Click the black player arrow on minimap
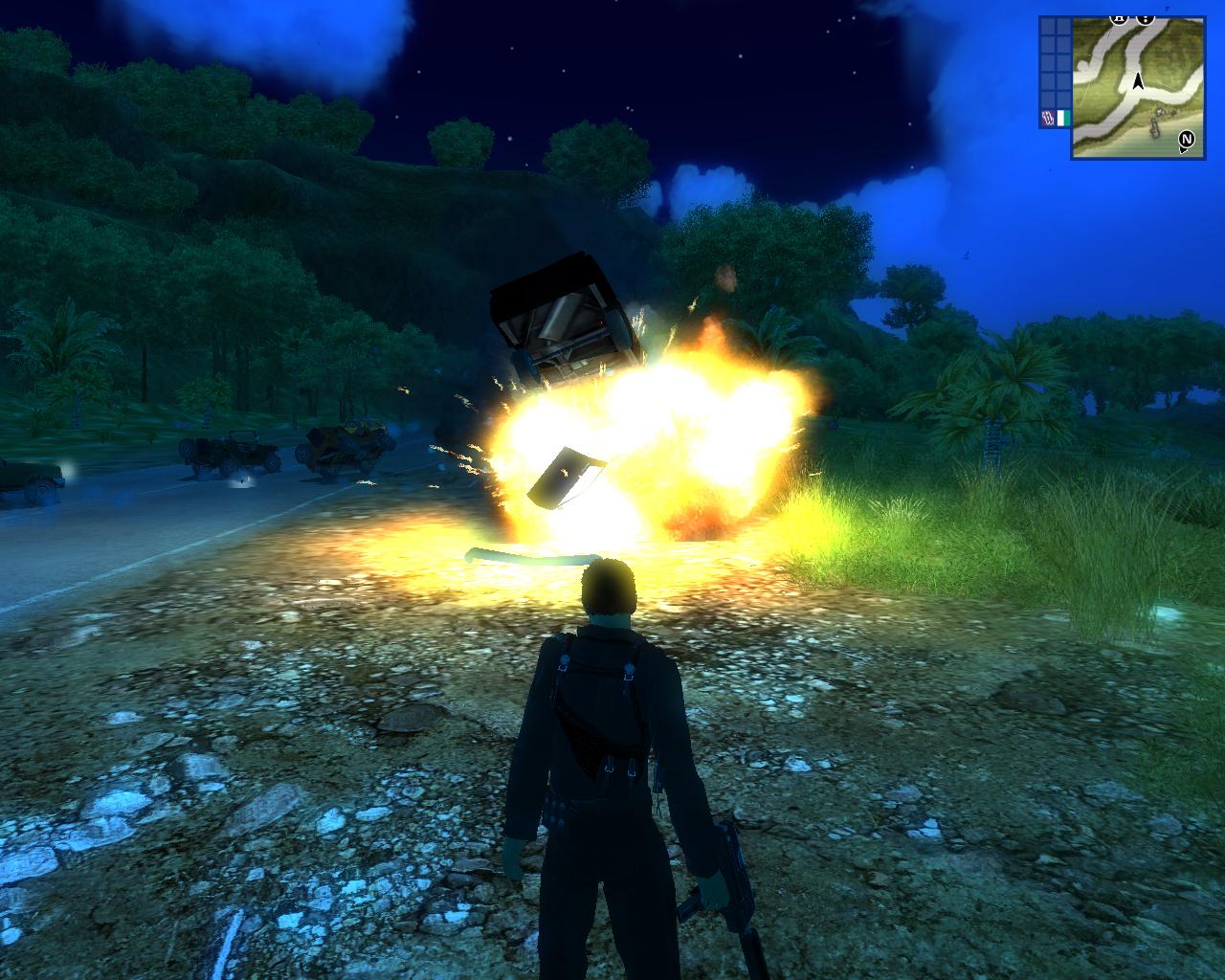1225x980 pixels. click(1138, 82)
